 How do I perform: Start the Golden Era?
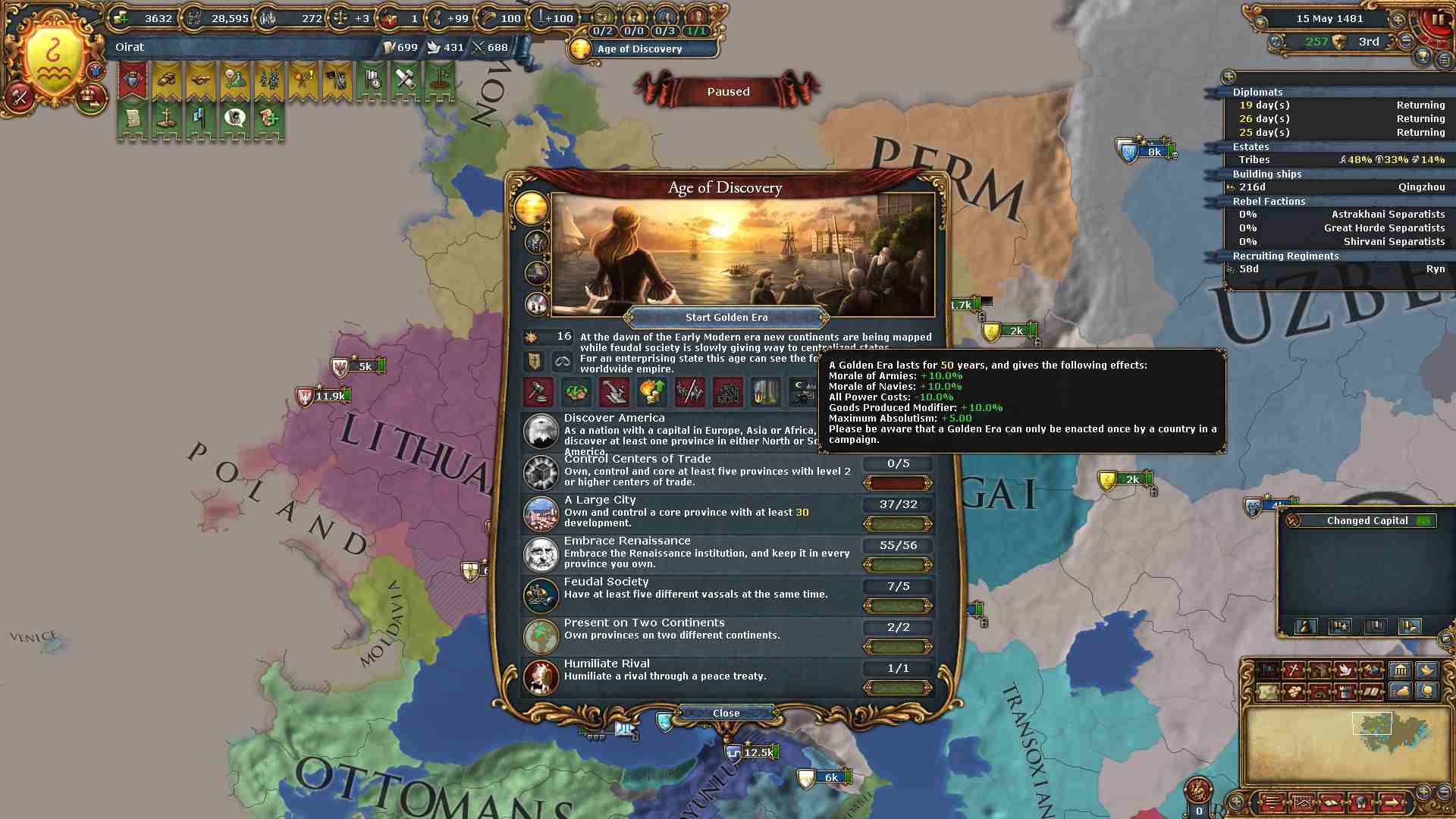click(726, 318)
